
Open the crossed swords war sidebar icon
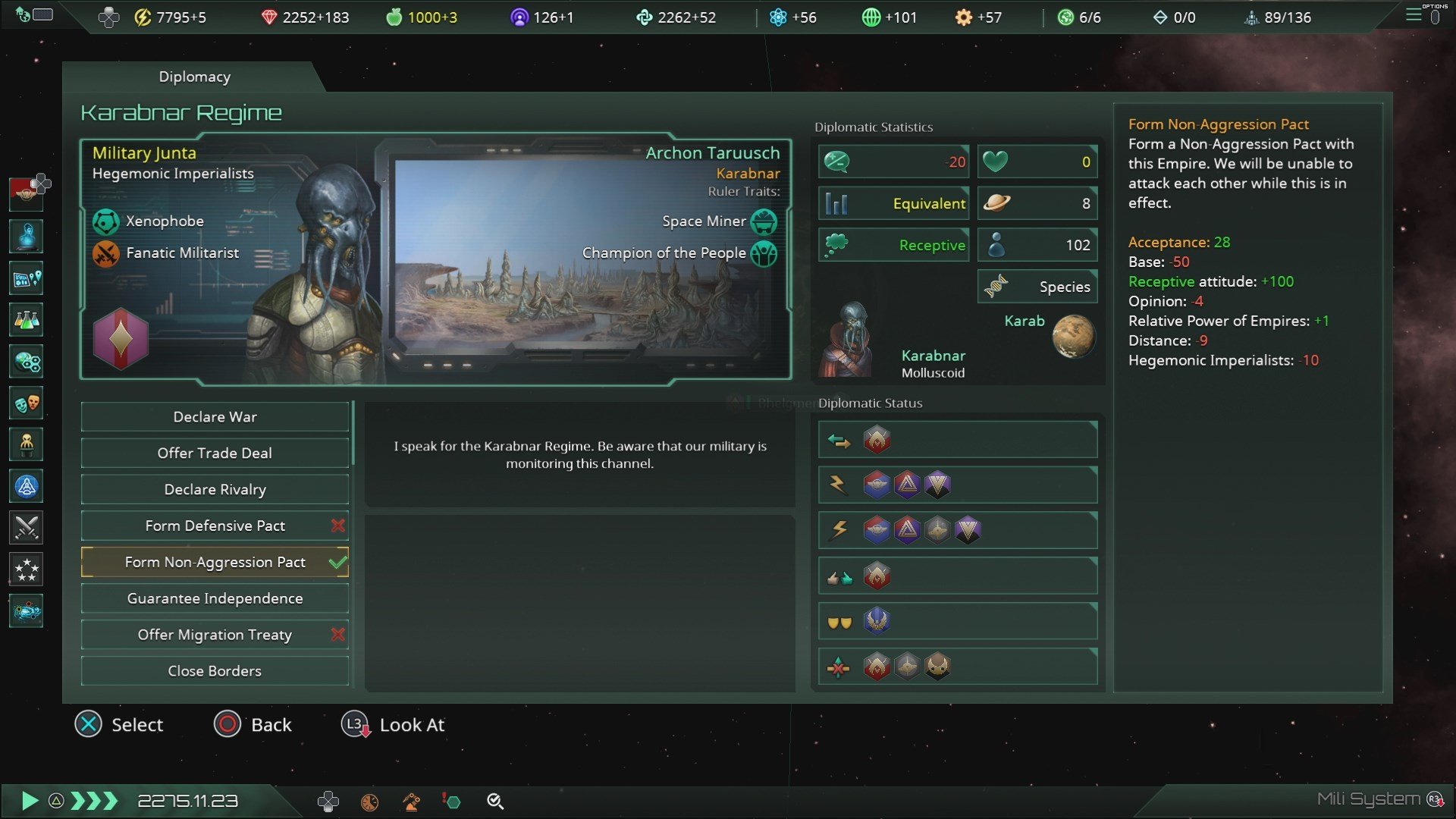pyautogui.click(x=26, y=528)
